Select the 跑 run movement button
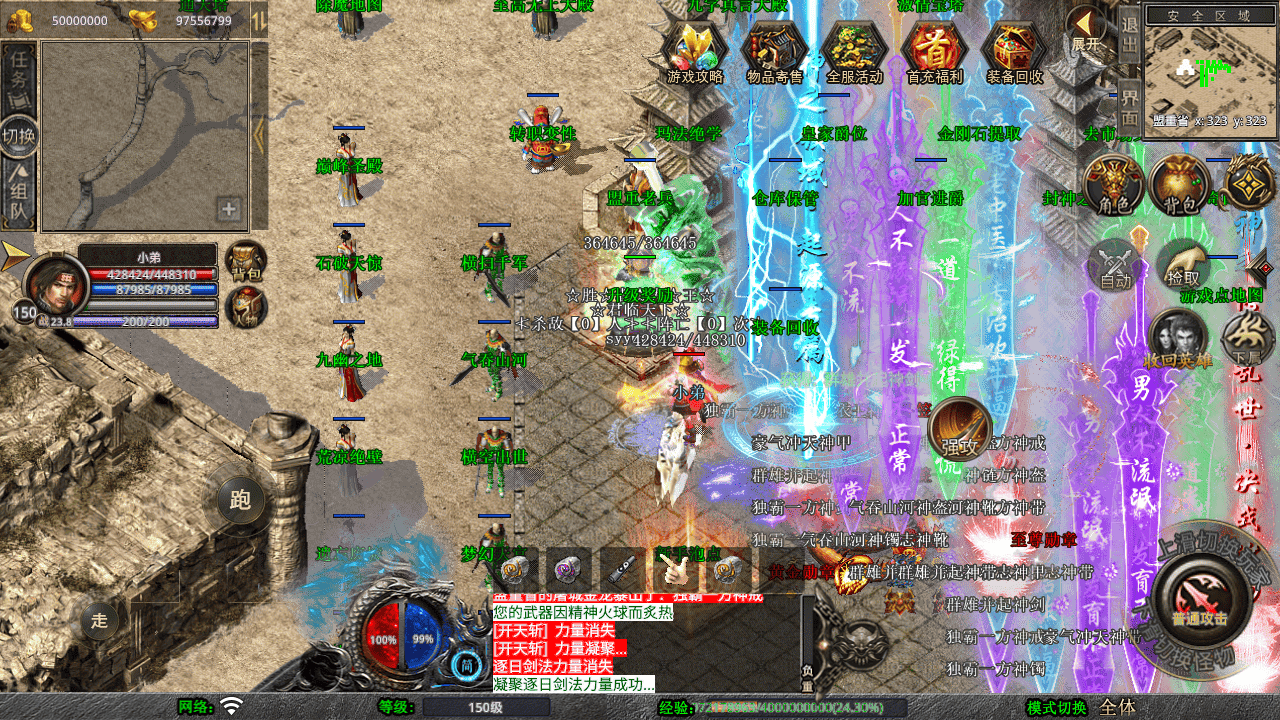Image resolution: width=1280 pixels, height=720 pixels. (240, 499)
